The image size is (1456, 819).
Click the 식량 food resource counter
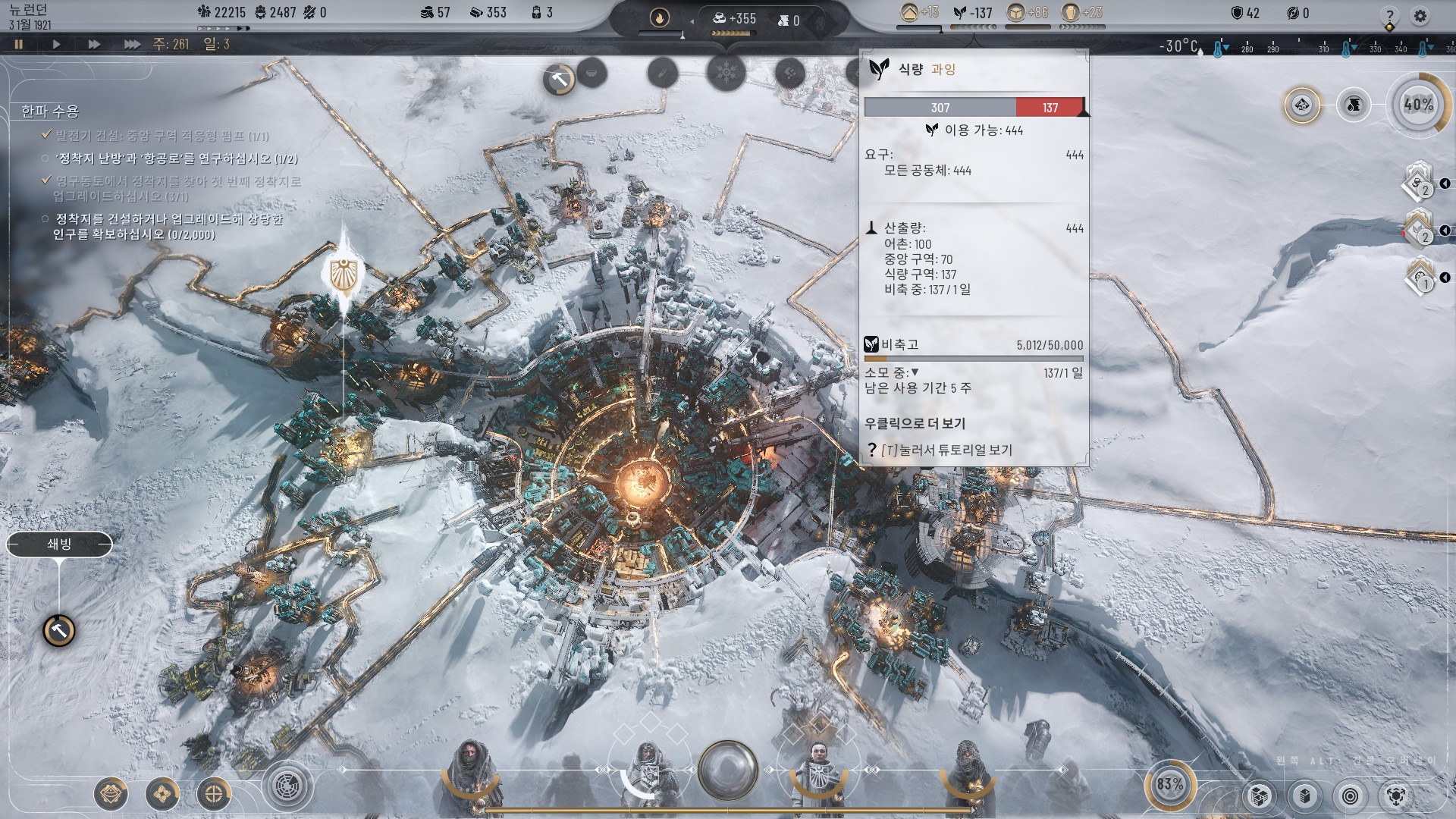pos(972,13)
